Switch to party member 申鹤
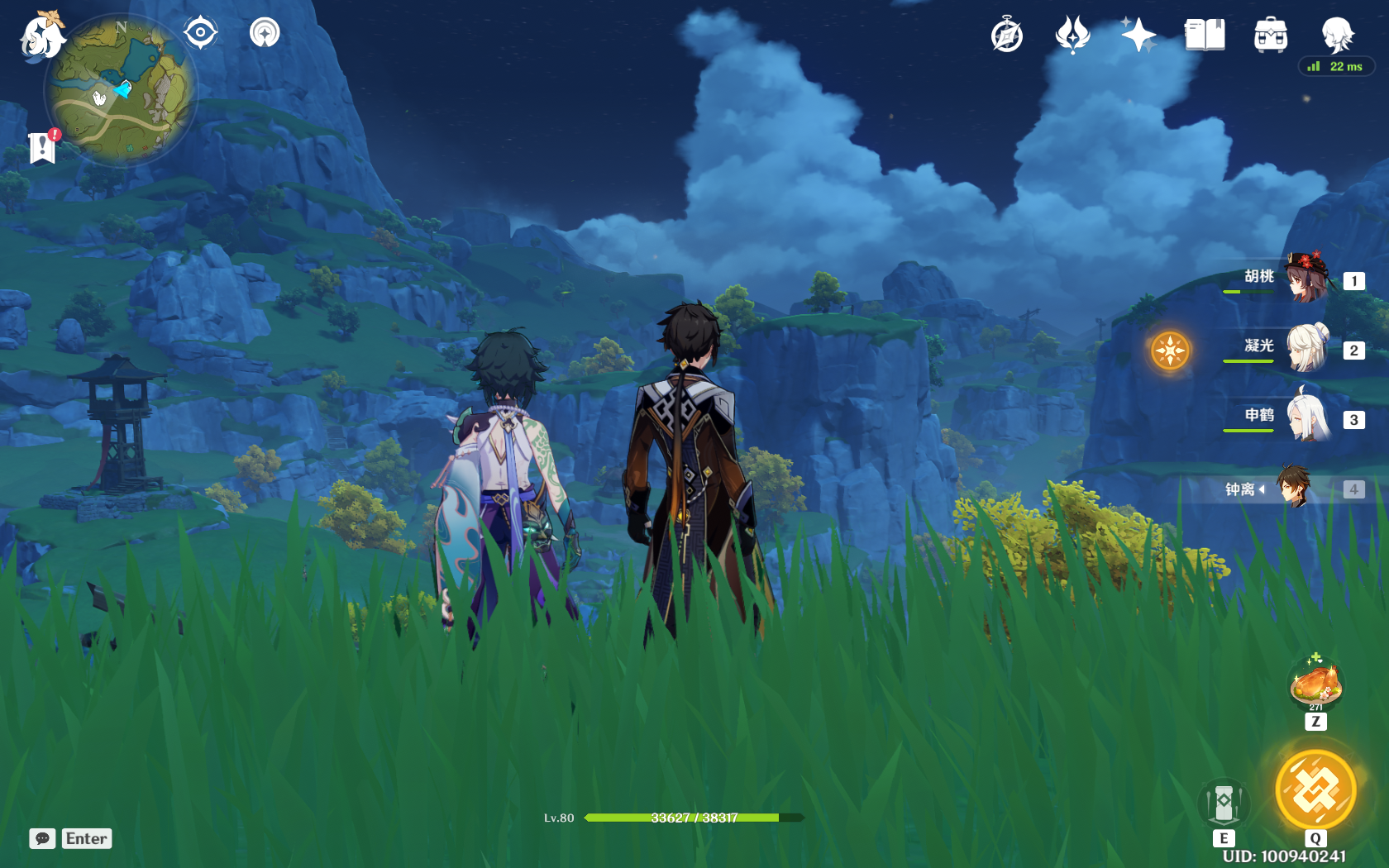Viewport: 1389px width, 868px height. click(1306, 417)
